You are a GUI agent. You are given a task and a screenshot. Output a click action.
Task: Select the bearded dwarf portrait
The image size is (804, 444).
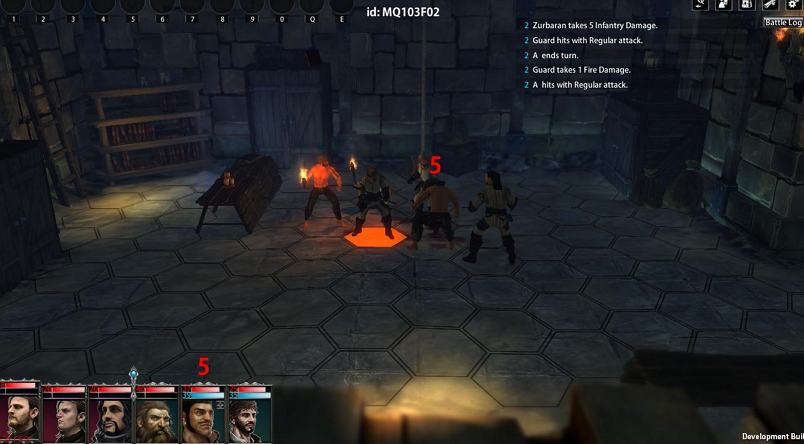155,420
